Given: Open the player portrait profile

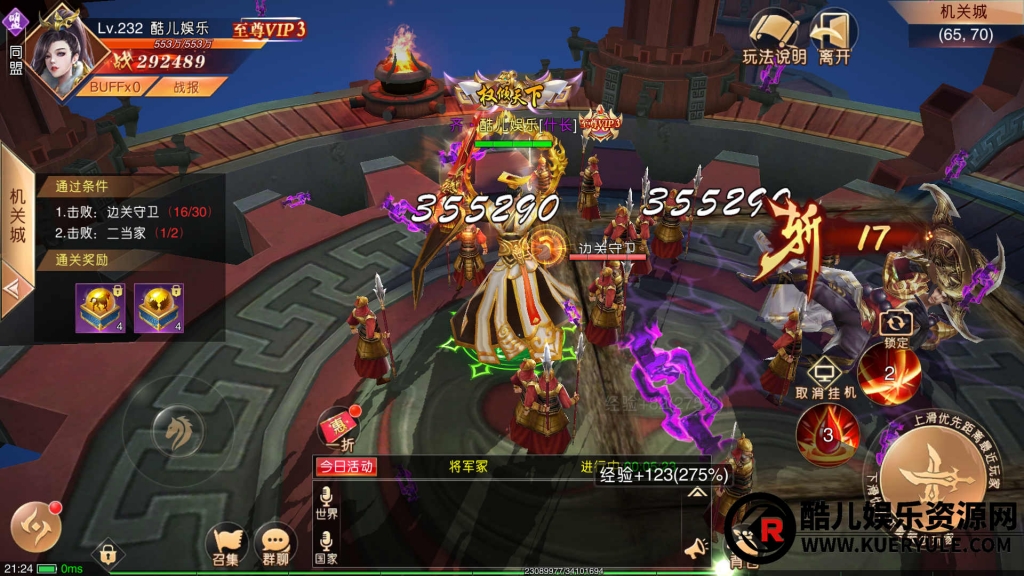Looking at the screenshot, I should (58, 50).
